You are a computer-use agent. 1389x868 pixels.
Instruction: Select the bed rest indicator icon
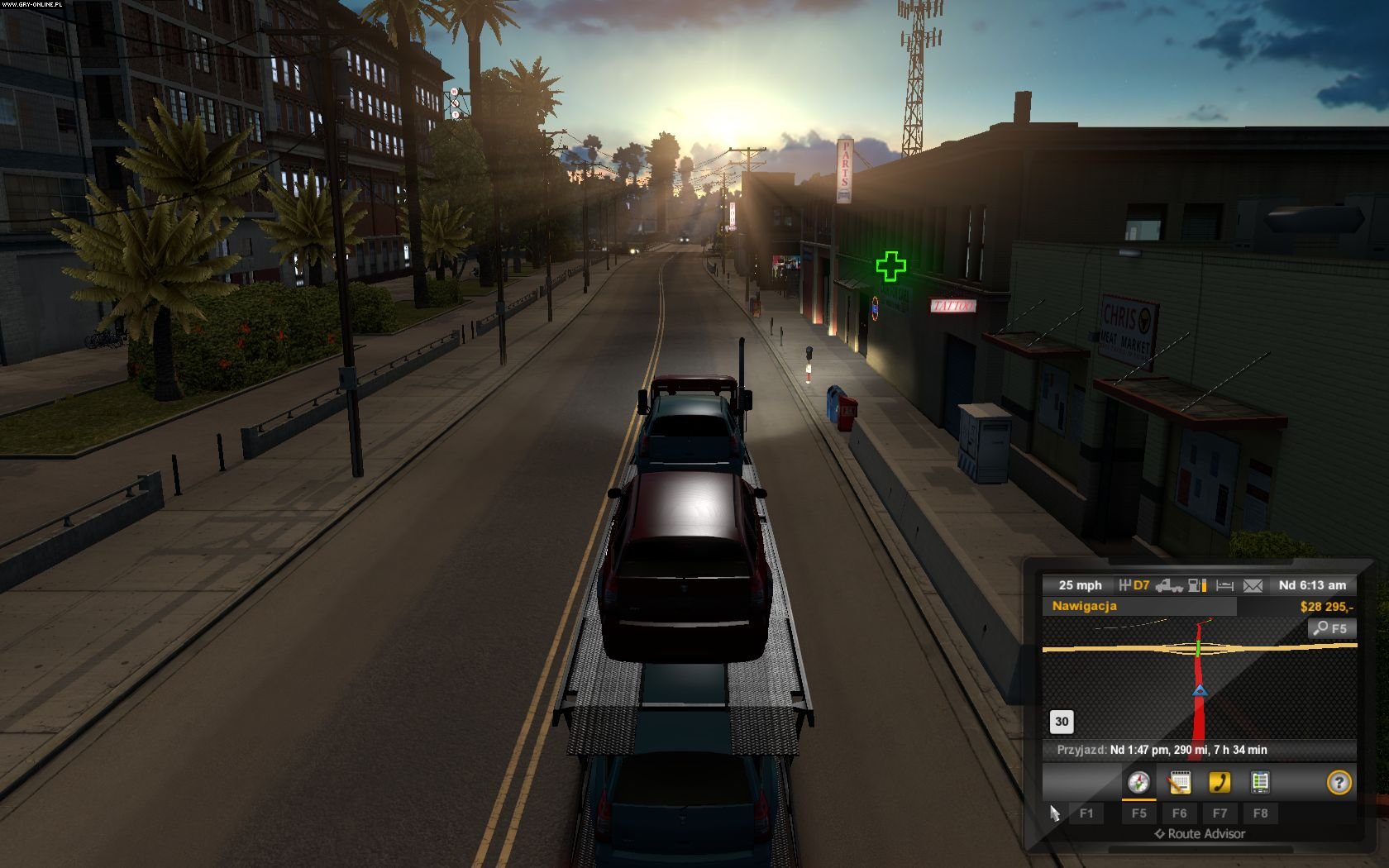point(1225,585)
